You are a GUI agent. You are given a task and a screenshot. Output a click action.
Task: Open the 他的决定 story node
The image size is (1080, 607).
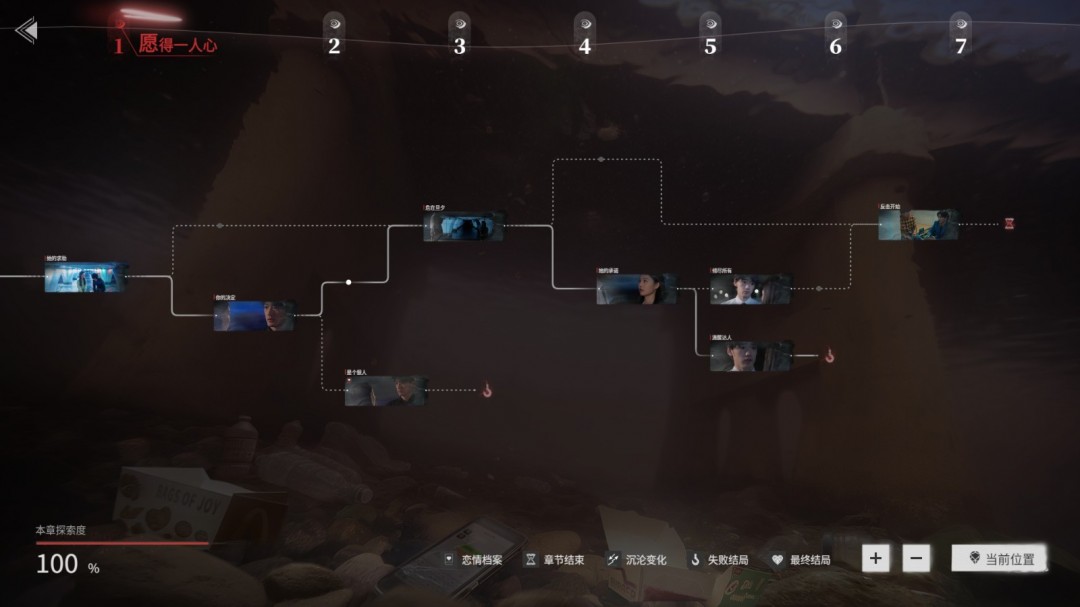pyautogui.click(x=254, y=316)
